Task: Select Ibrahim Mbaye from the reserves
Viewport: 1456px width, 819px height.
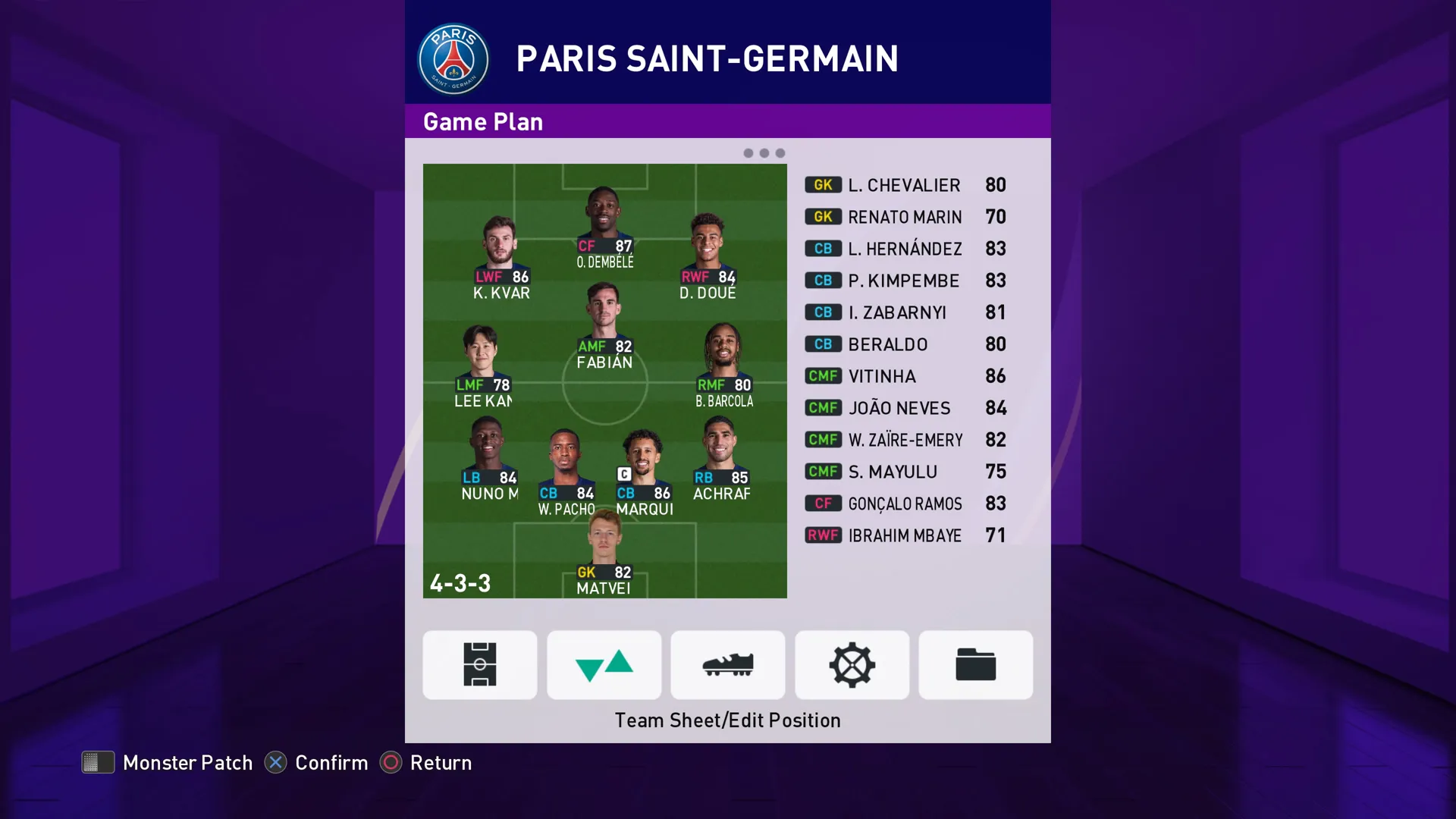Action: pos(905,535)
